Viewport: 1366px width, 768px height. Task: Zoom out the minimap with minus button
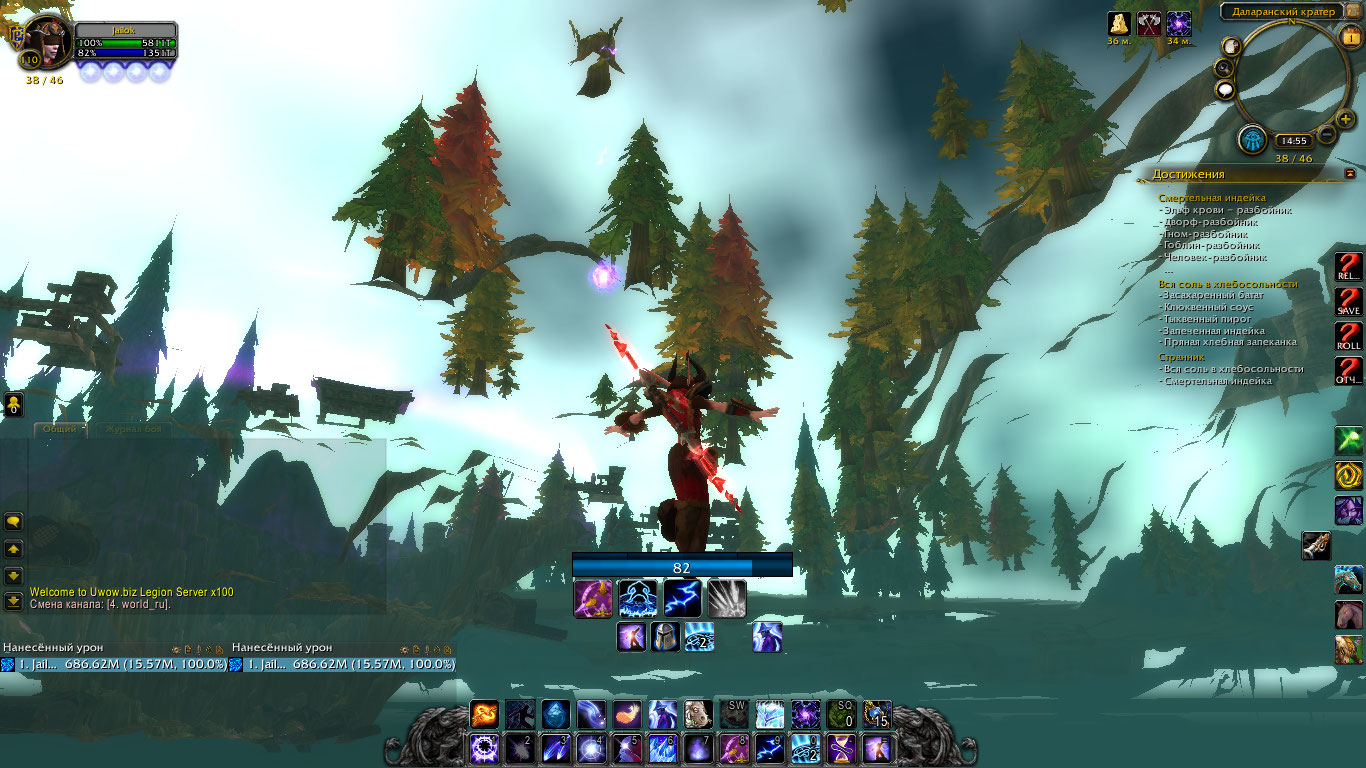1327,134
